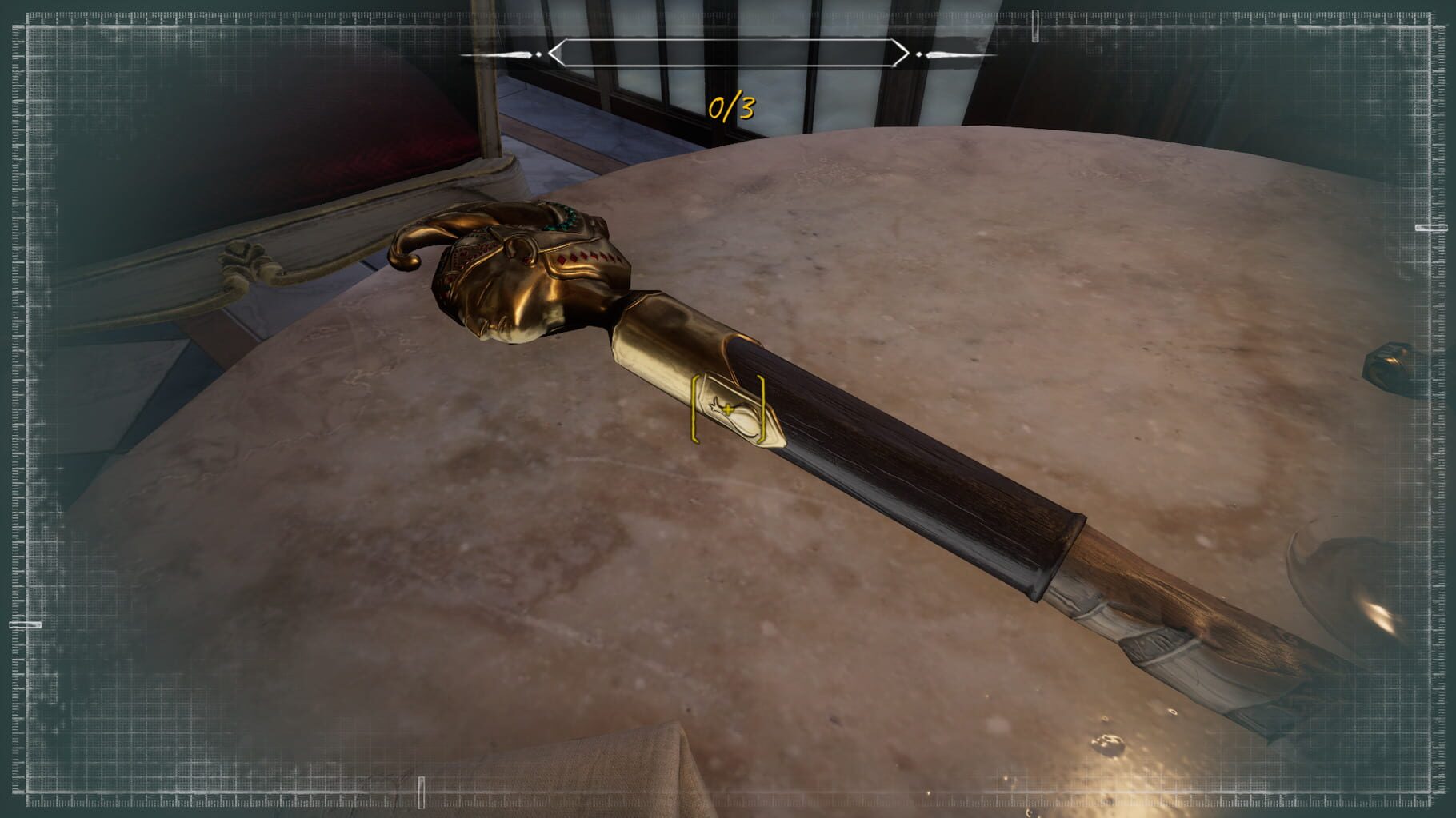Click the examination gauge bar at the top
This screenshot has height=818, width=1456.
click(x=728, y=54)
